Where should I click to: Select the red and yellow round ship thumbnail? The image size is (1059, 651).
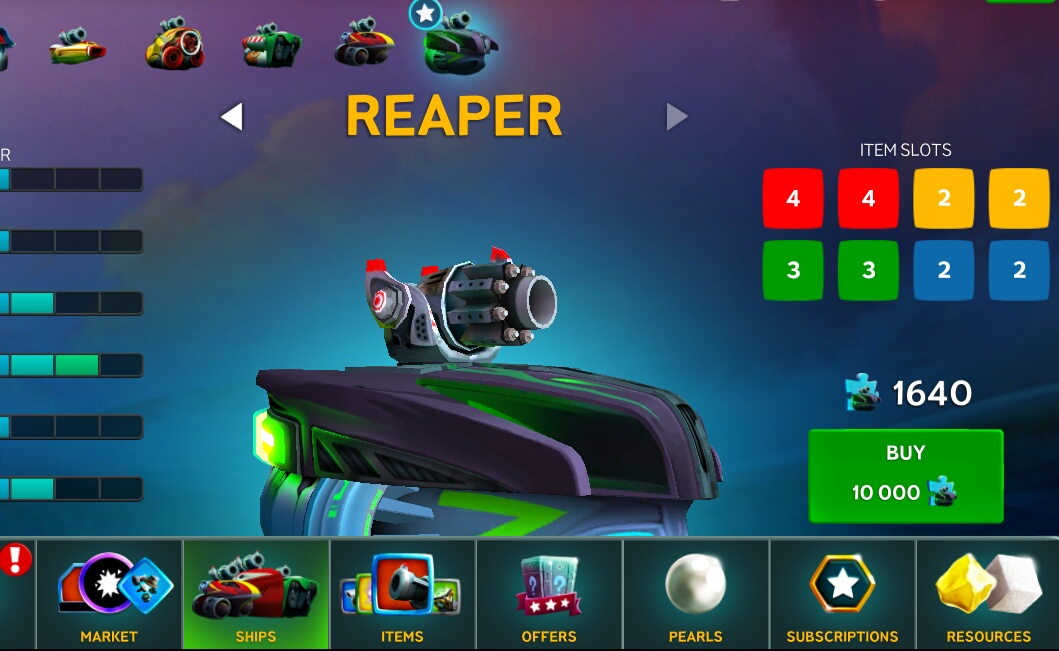(174, 46)
